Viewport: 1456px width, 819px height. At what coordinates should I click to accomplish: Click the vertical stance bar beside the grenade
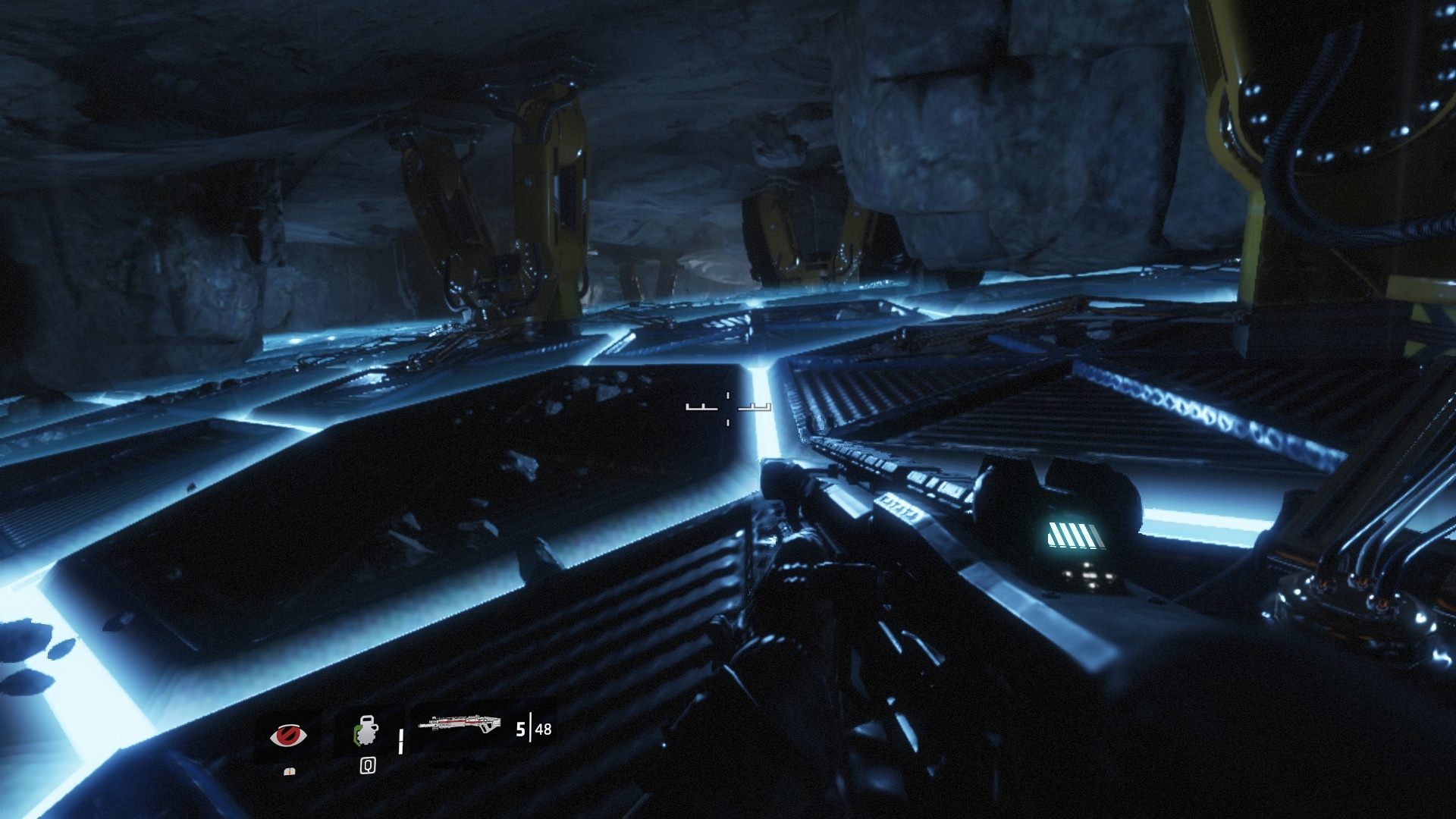[x=400, y=742]
